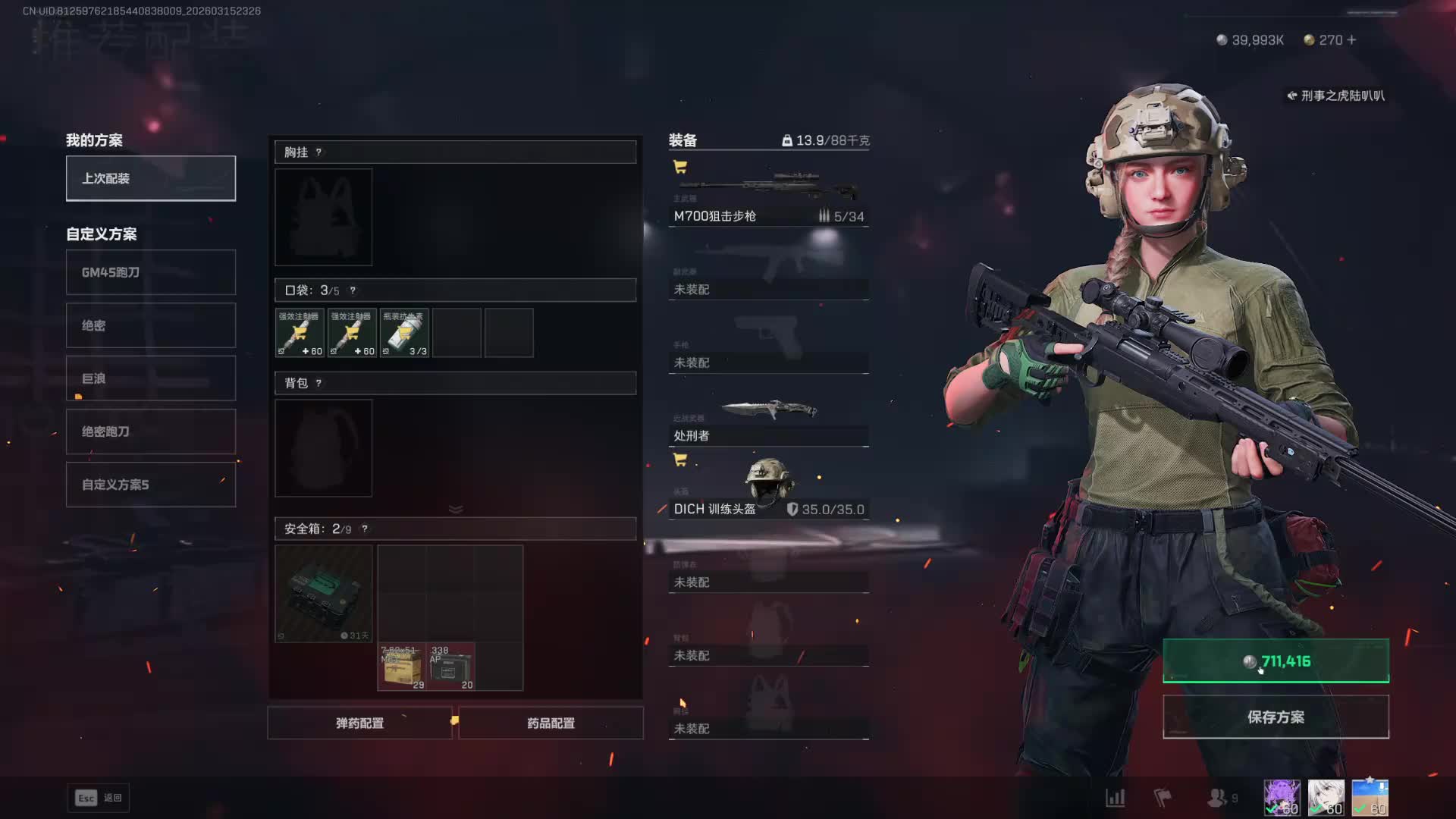This screenshot has width=1456, height=819.
Task: Select the 3/3 canister pocket item
Action: [404, 333]
